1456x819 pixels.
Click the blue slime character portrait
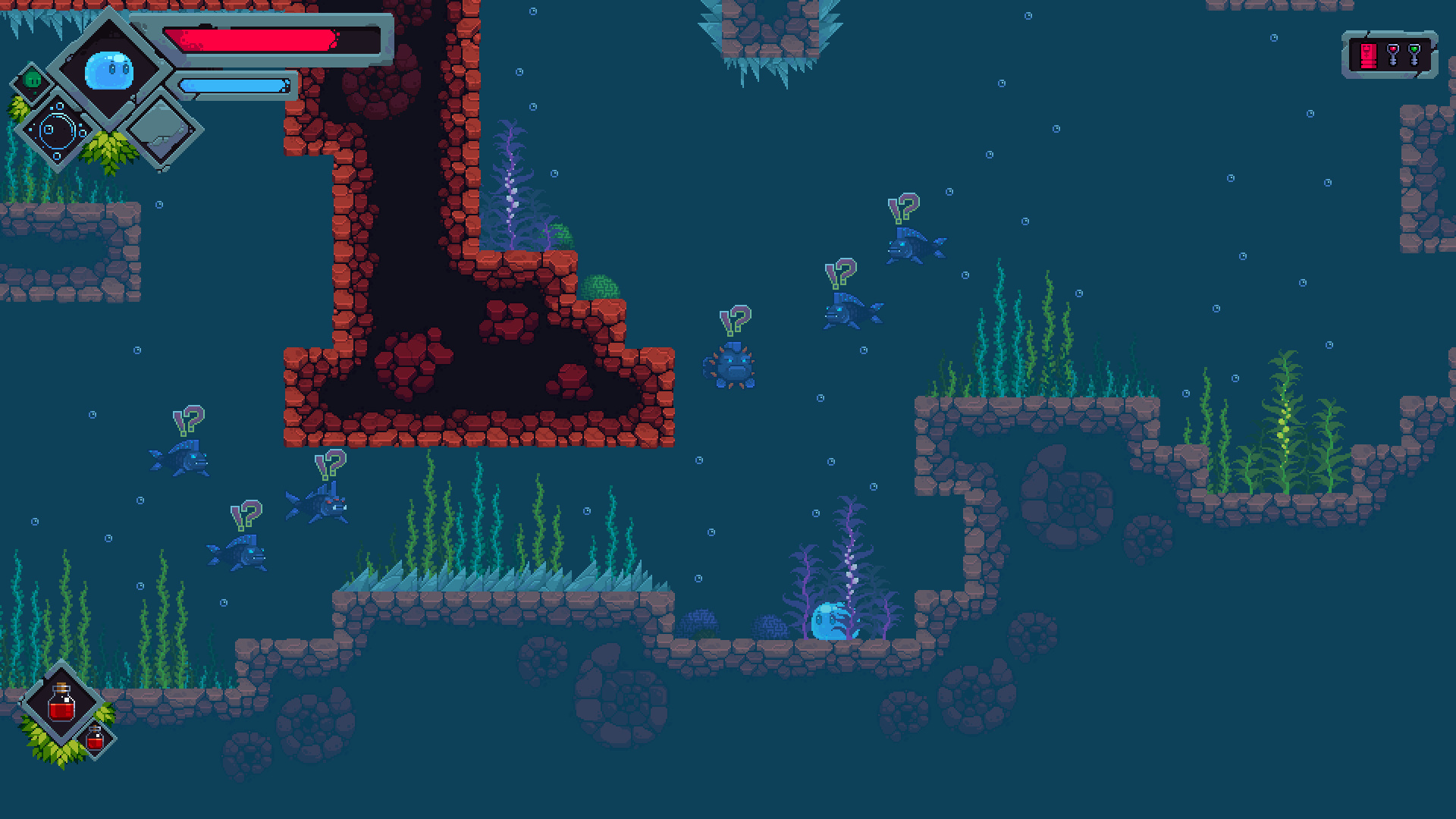click(109, 70)
